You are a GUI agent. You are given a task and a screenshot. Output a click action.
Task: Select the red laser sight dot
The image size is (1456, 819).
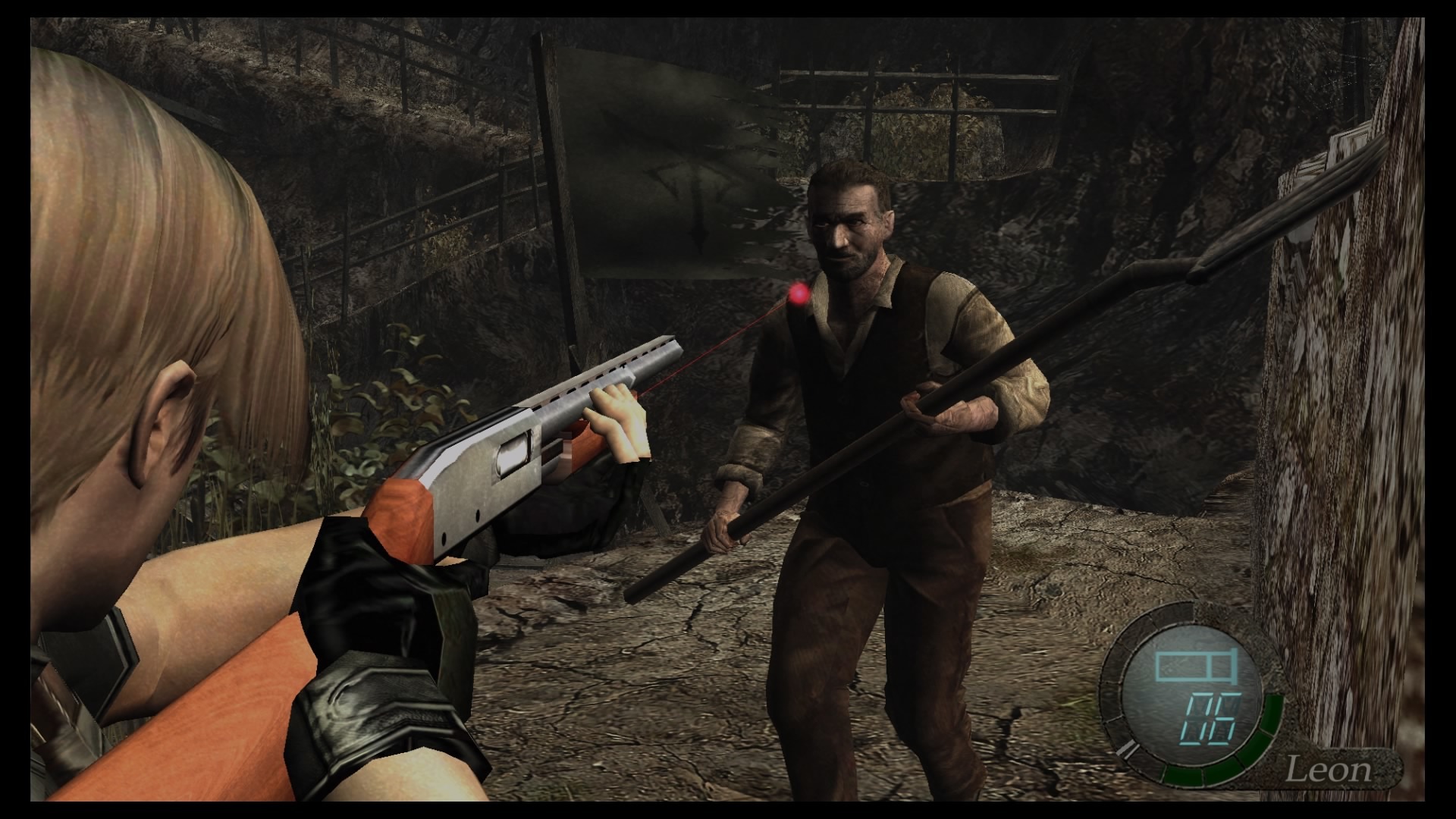799,293
